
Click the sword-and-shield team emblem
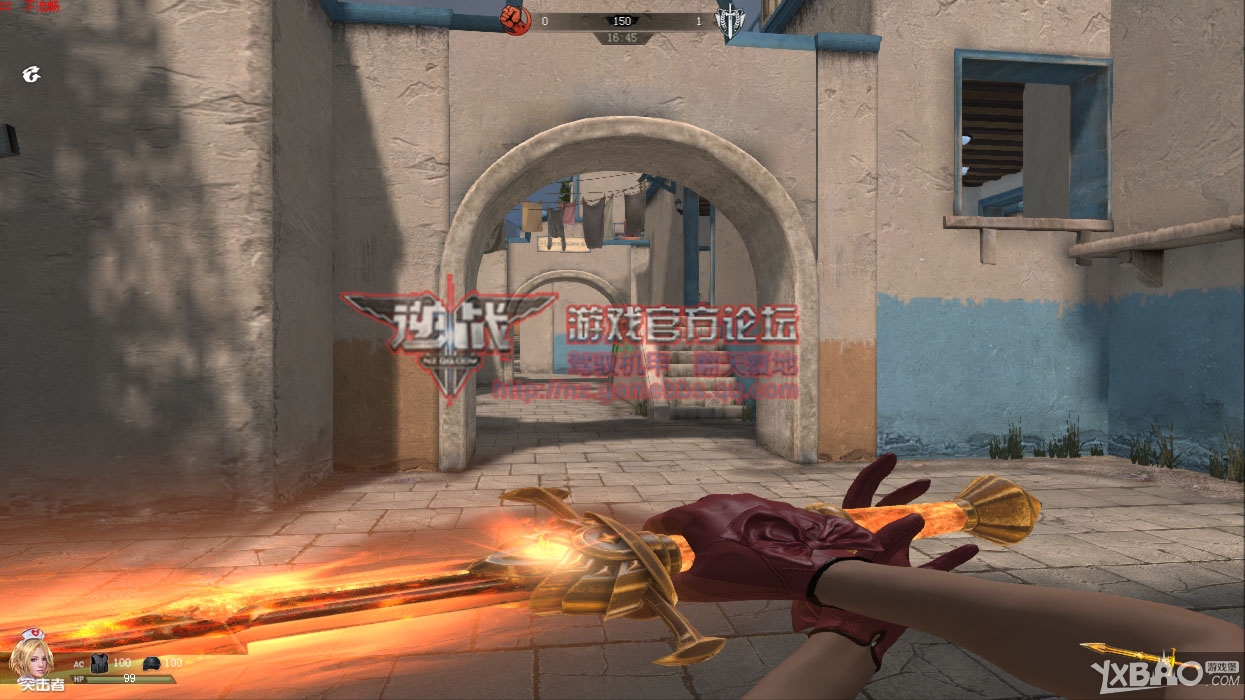729,21
